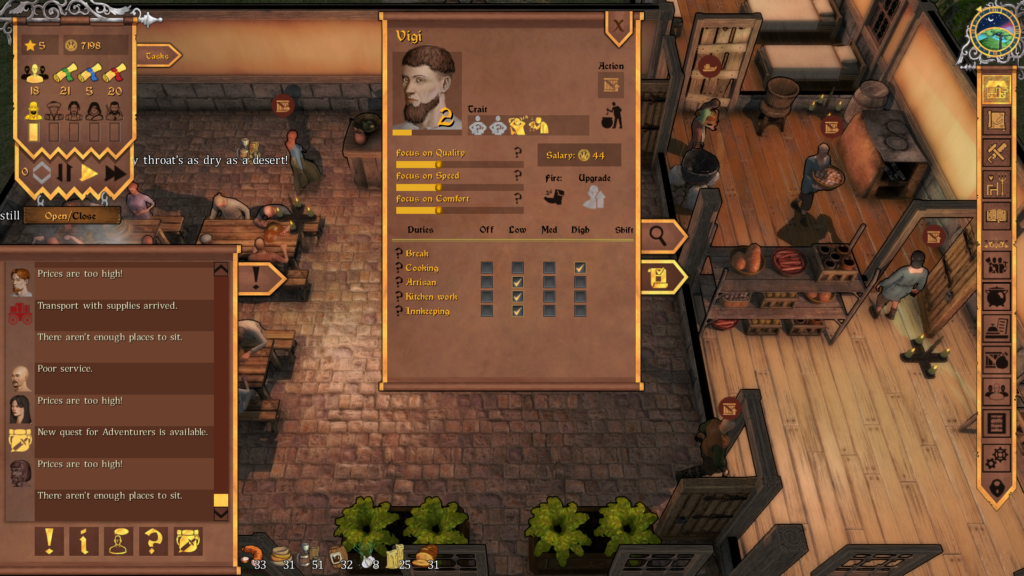Adjust the Focus on Quality slider
This screenshot has width=1024, height=576.
click(x=438, y=164)
